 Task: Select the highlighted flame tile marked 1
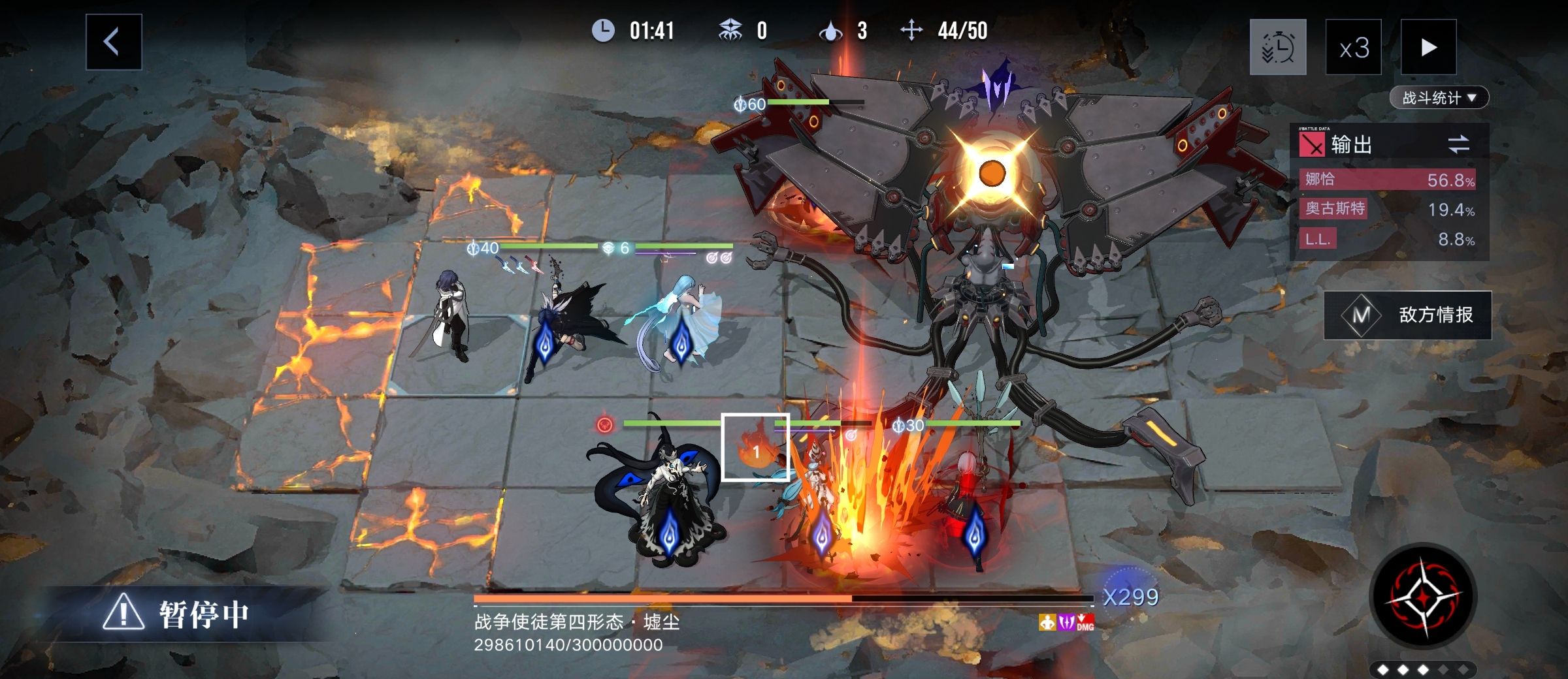click(755, 447)
